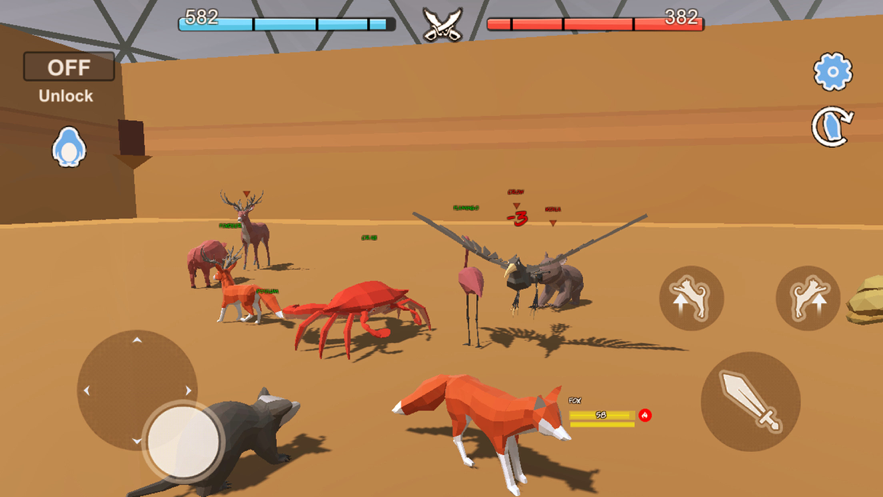Tap the circular arrow rotate icon
This screenshot has width=883, height=497.
click(x=832, y=127)
